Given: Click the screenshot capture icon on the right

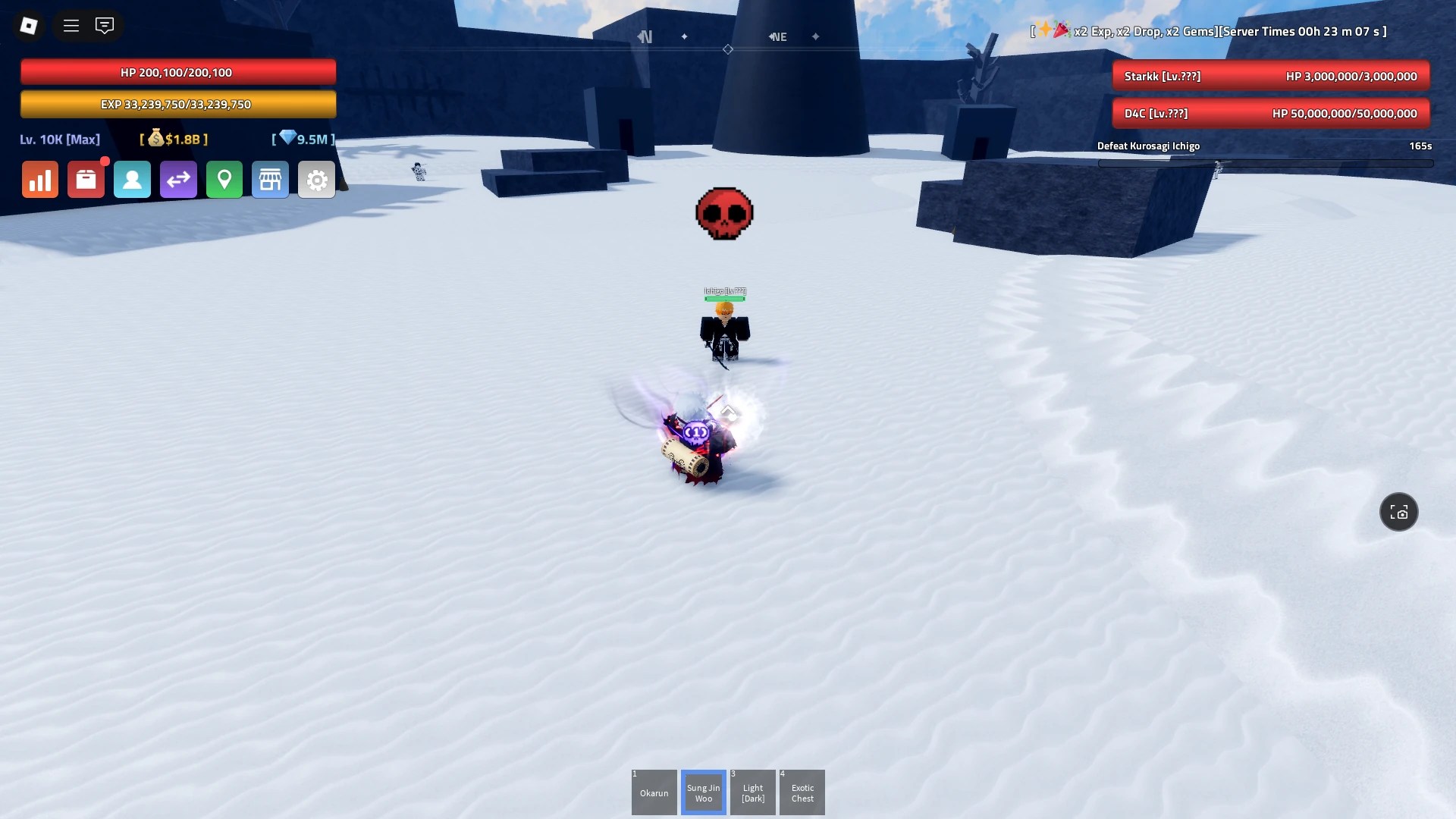Looking at the screenshot, I should click(1398, 512).
